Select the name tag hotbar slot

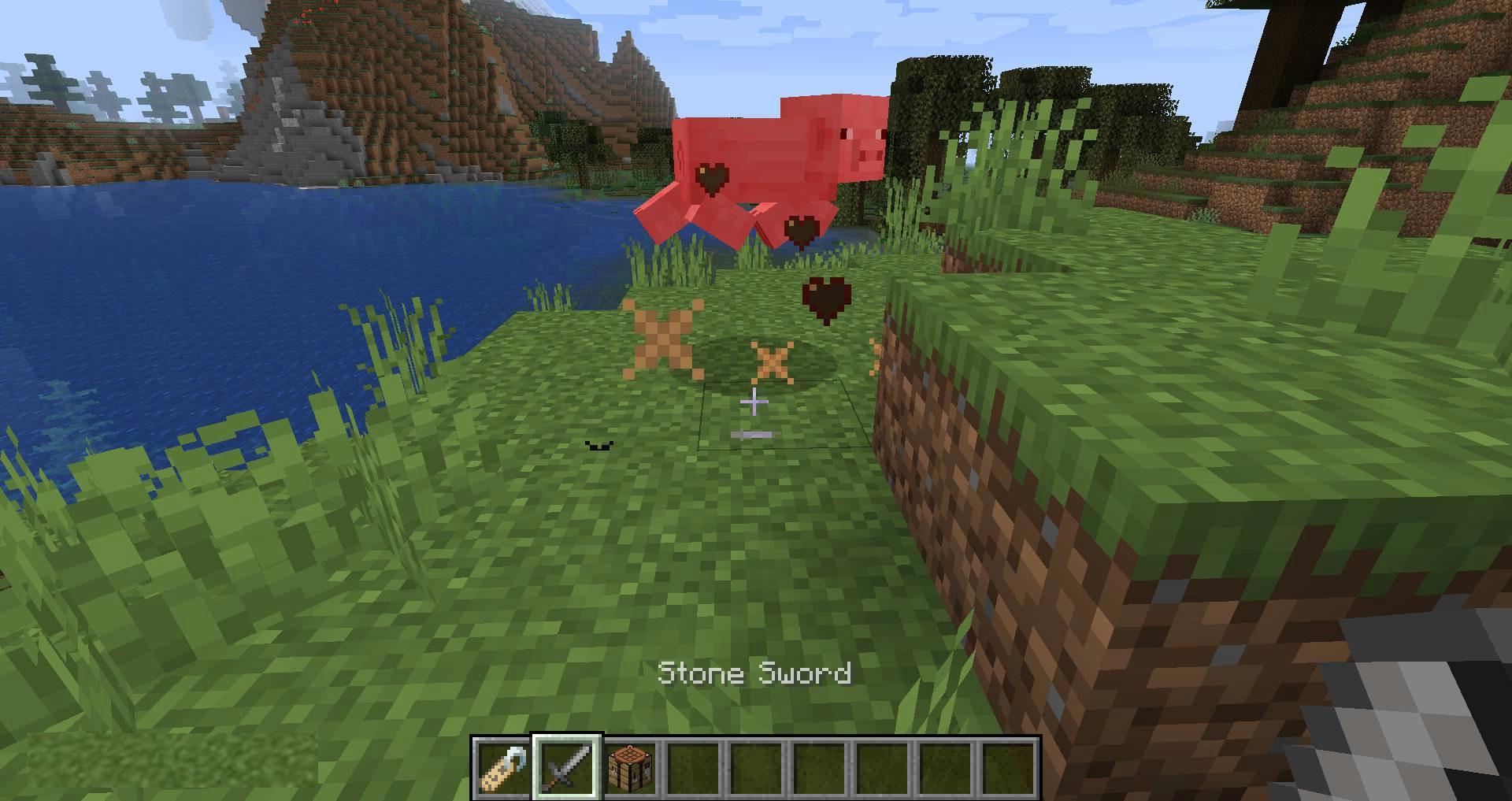point(504,766)
